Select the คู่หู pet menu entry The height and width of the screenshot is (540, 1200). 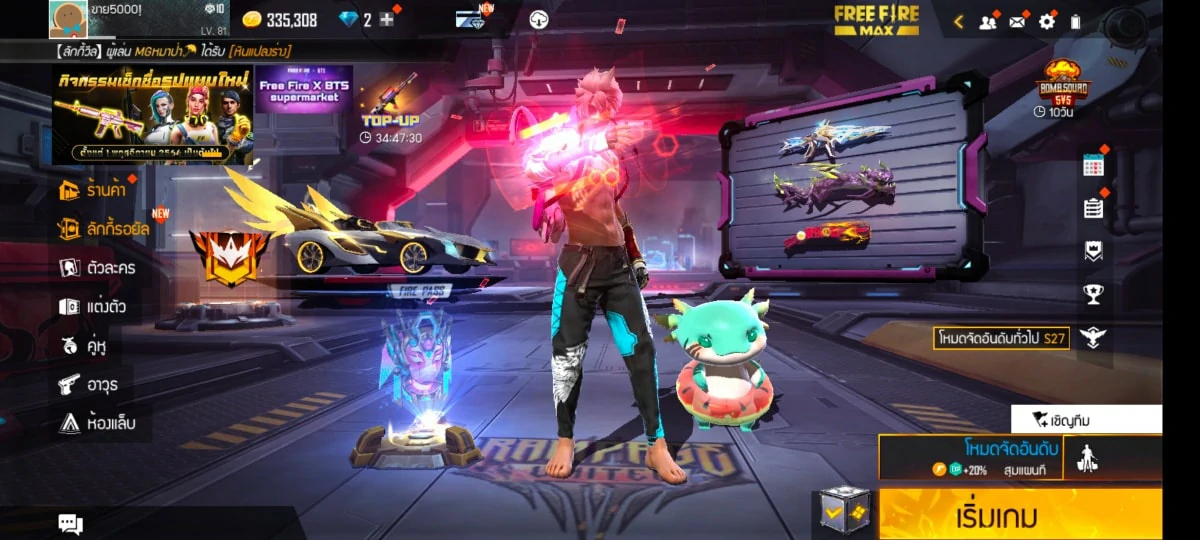click(x=84, y=346)
